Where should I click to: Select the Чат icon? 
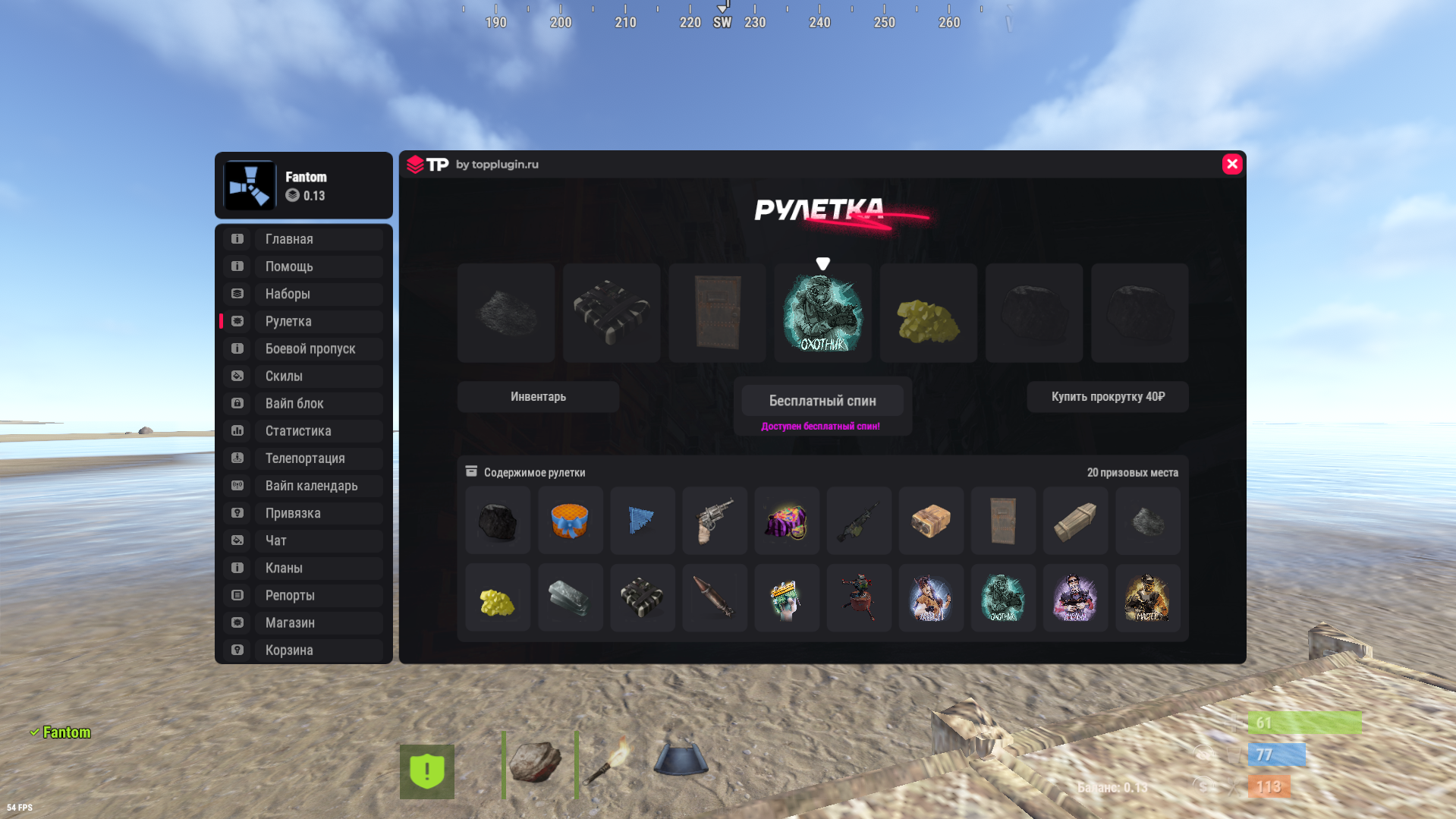pyautogui.click(x=236, y=540)
